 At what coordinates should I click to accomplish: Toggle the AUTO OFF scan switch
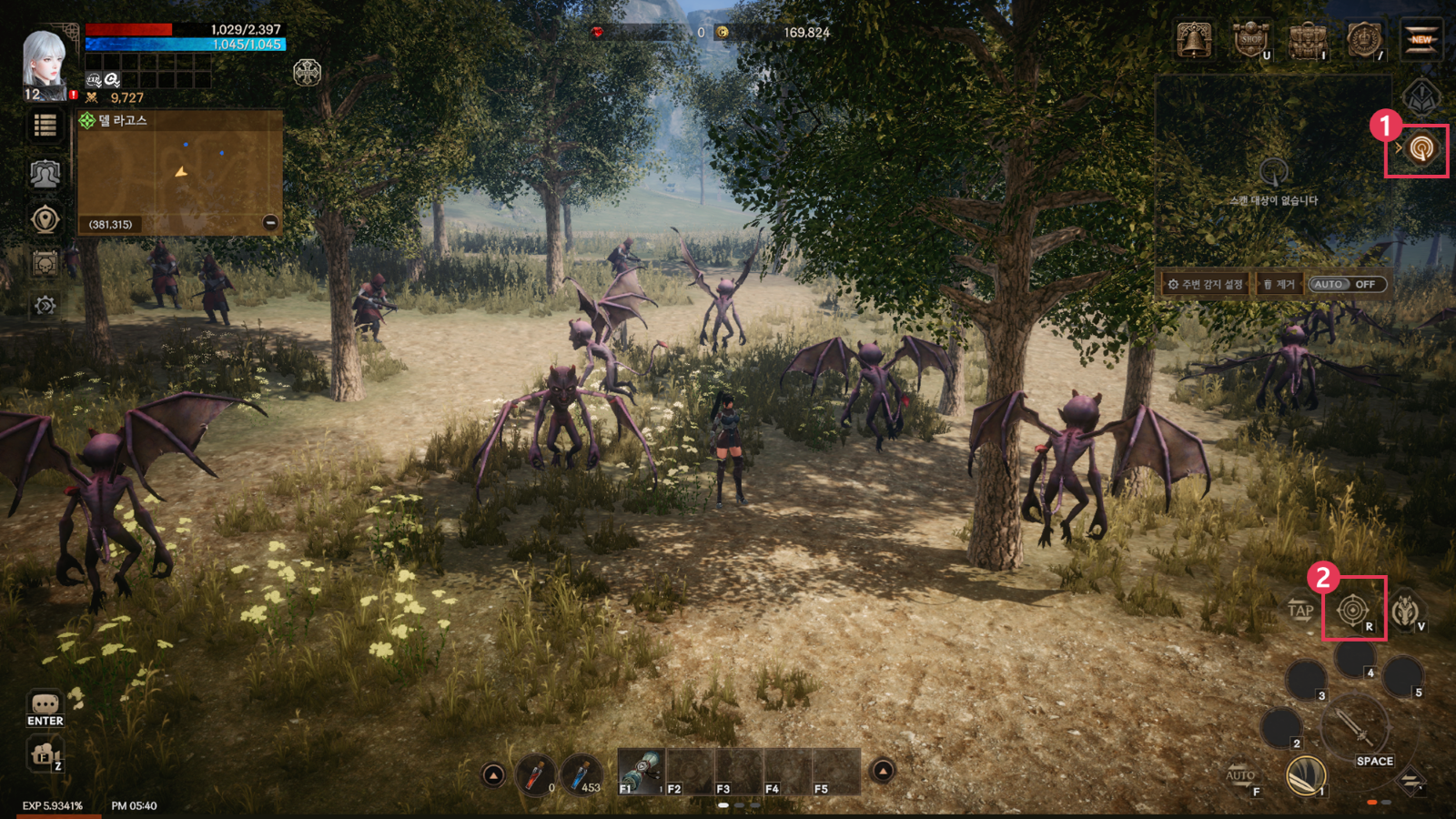point(1347,285)
